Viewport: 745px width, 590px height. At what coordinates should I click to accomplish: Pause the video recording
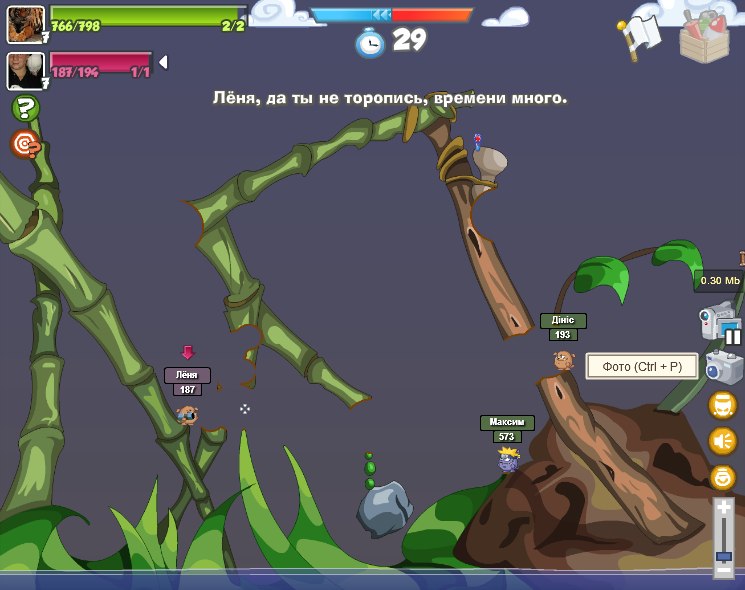coord(733,337)
